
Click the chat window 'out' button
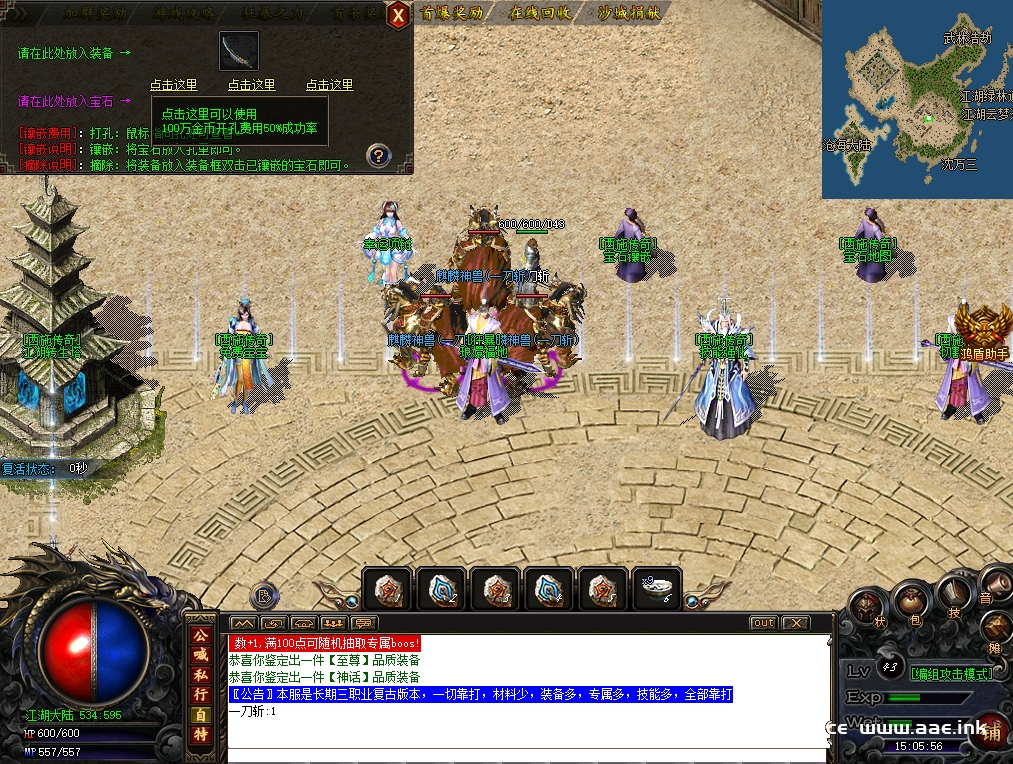tap(763, 623)
